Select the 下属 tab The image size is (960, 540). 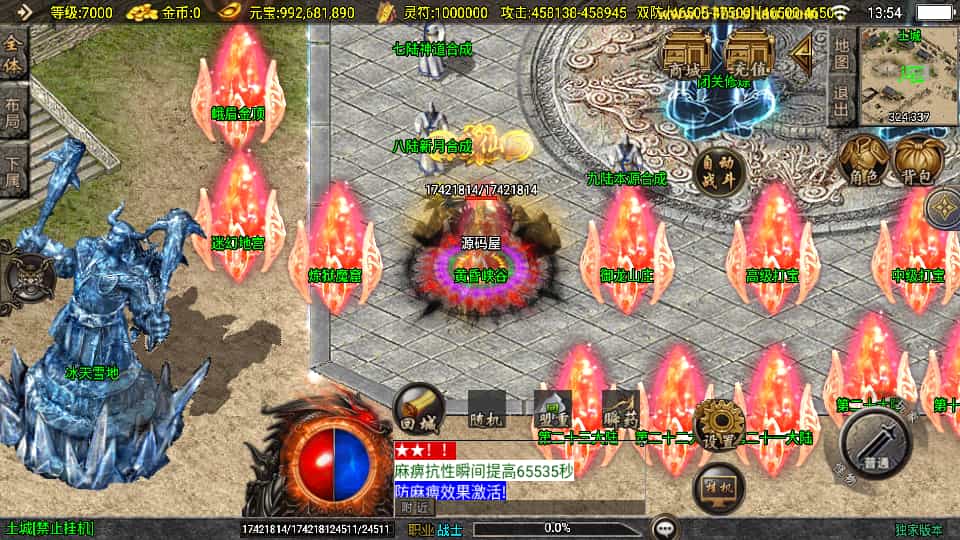tap(13, 170)
